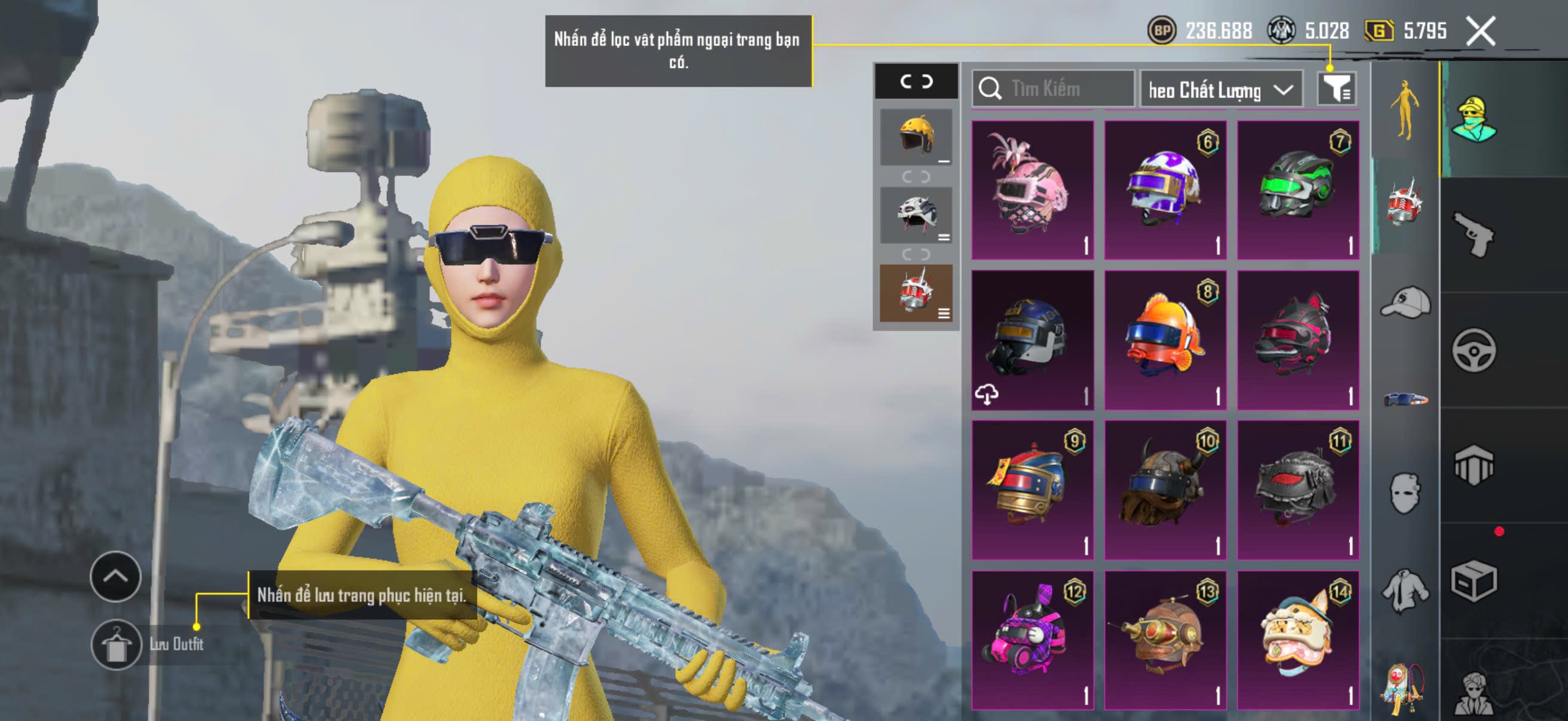Image resolution: width=1568 pixels, height=721 pixels.
Task: Switch to the baseball cap category
Action: click(x=1405, y=303)
